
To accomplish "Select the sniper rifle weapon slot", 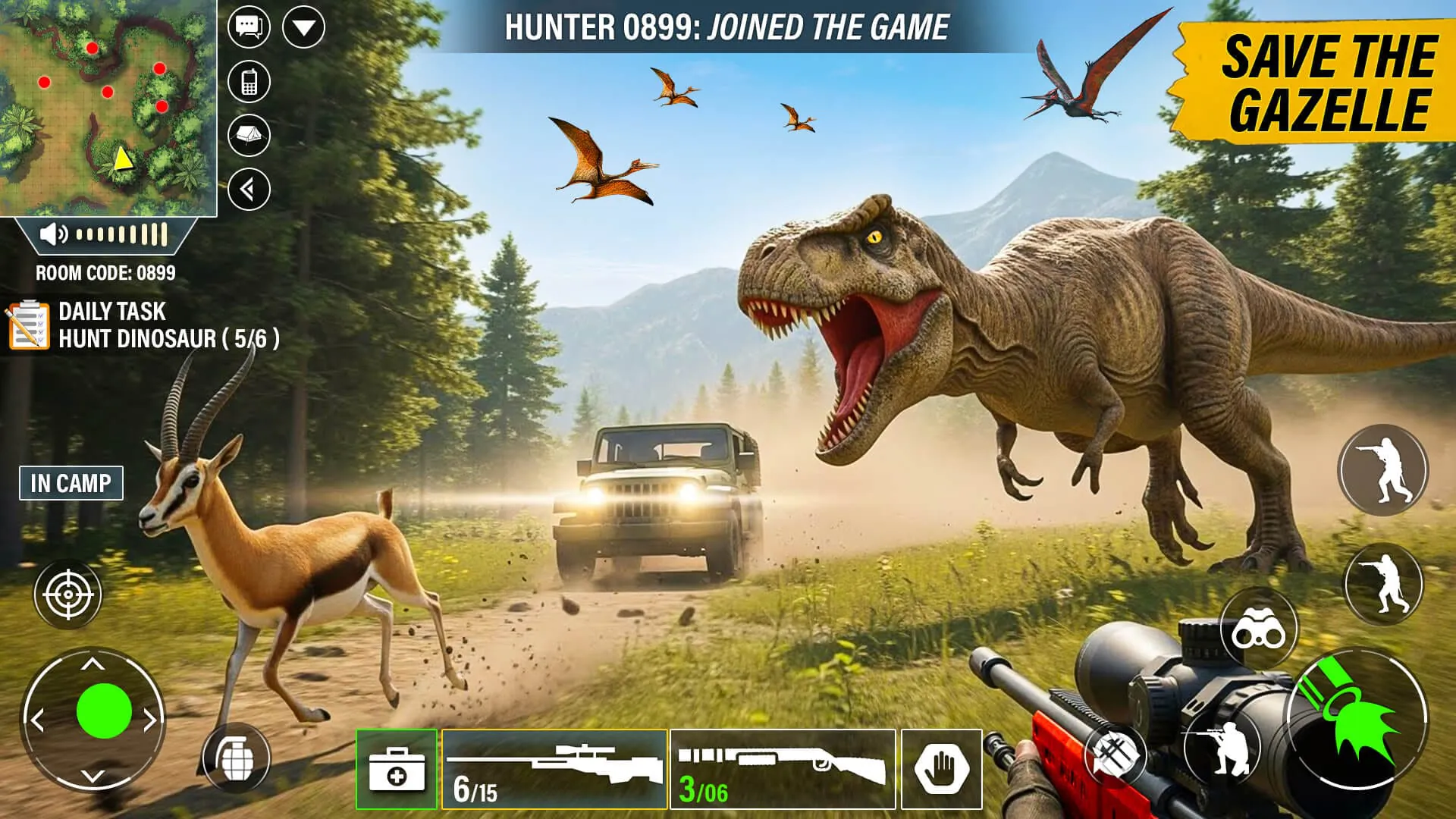I will click(x=554, y=766).
